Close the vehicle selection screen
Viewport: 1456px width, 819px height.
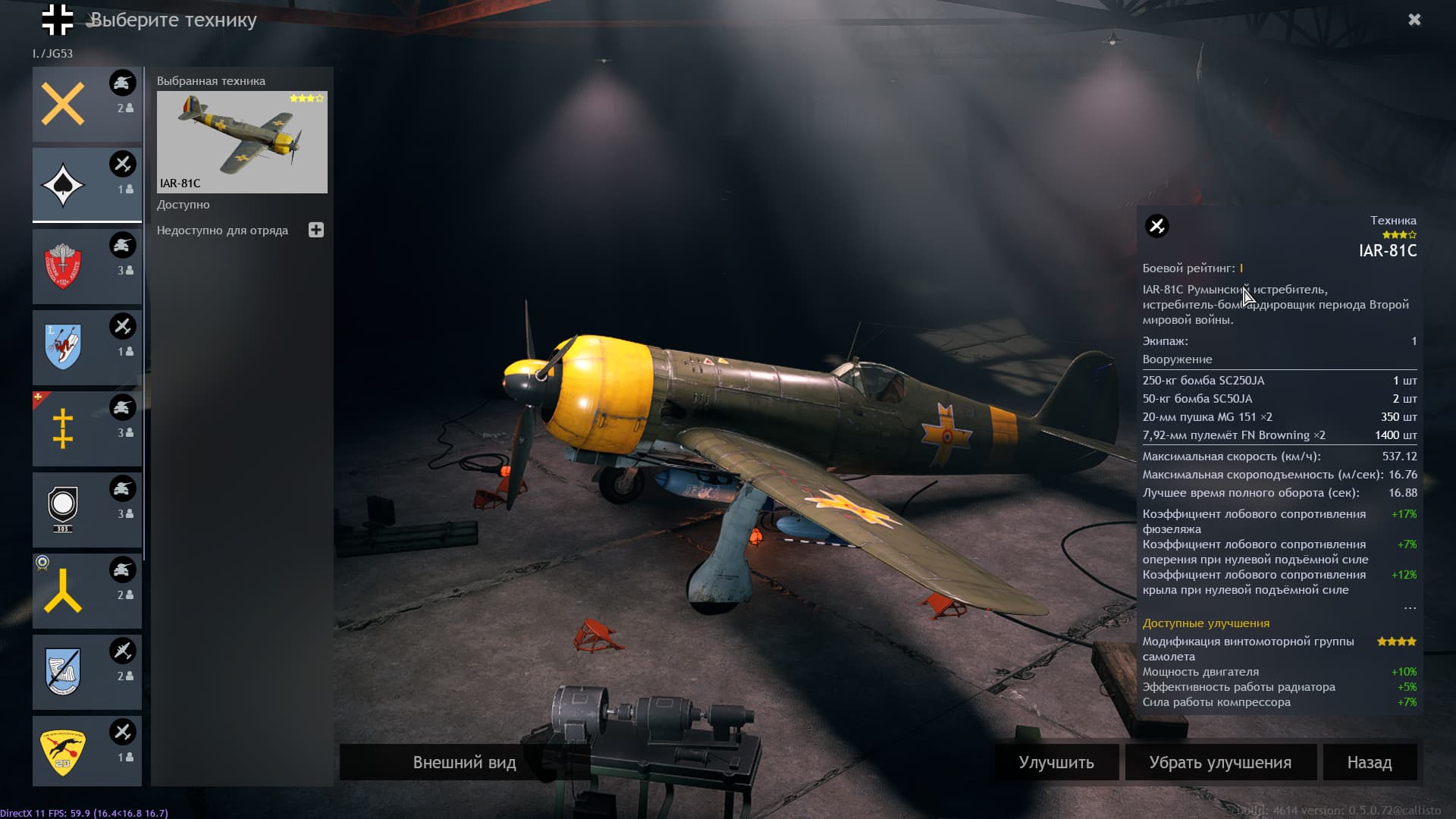(1414, 20)
